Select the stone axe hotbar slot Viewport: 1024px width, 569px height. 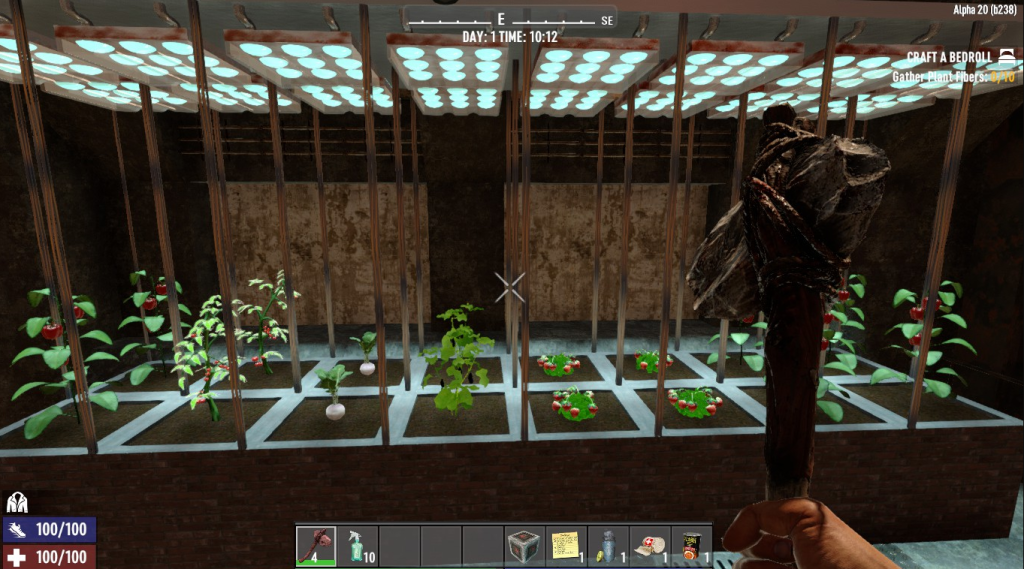coord(316,546)
